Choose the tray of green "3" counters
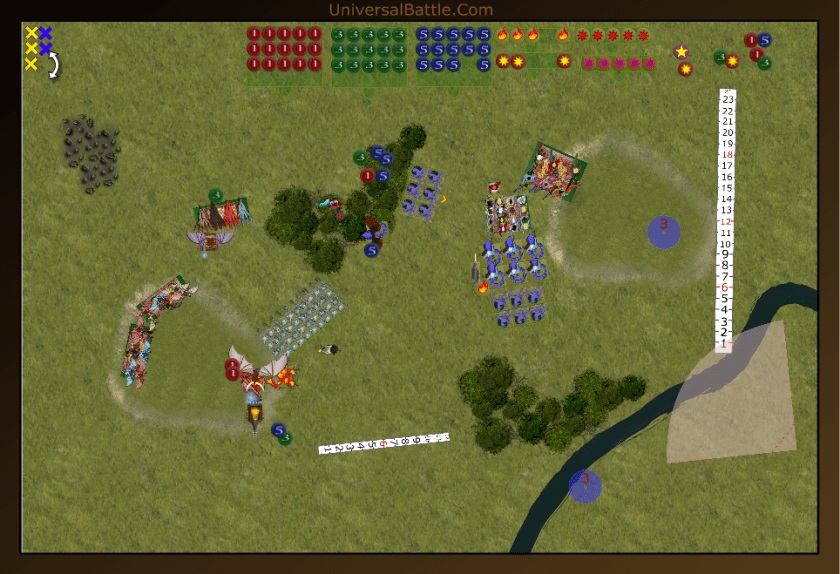 pyautogui.click(x=369, y=49)
